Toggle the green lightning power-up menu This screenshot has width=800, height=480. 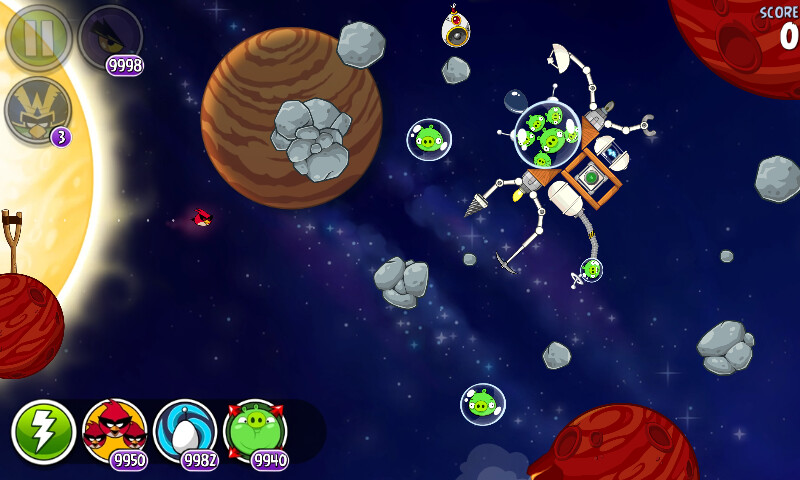[x=43, y=432]
